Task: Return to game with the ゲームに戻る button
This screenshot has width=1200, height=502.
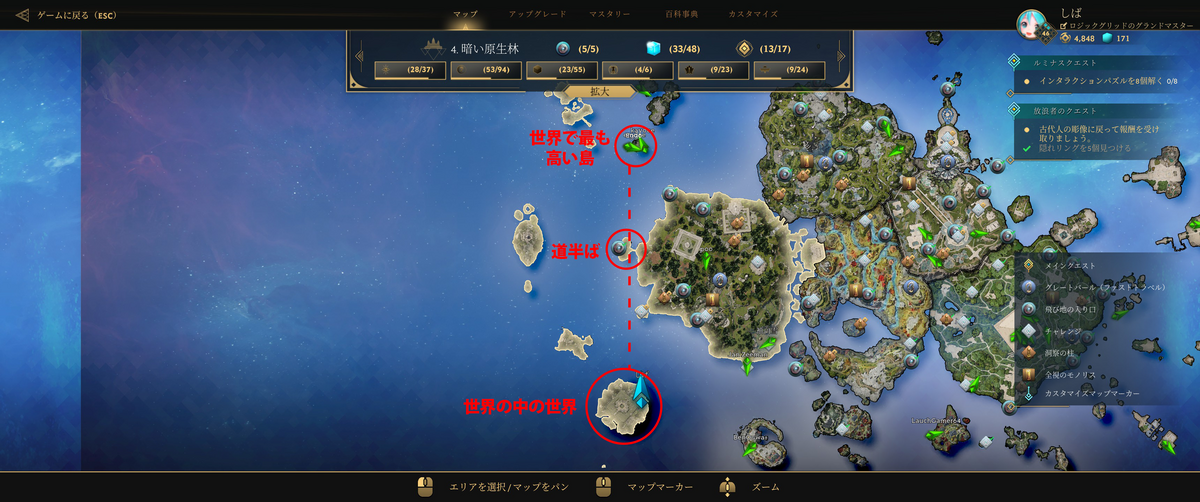Action: click(x=67, y=15)
